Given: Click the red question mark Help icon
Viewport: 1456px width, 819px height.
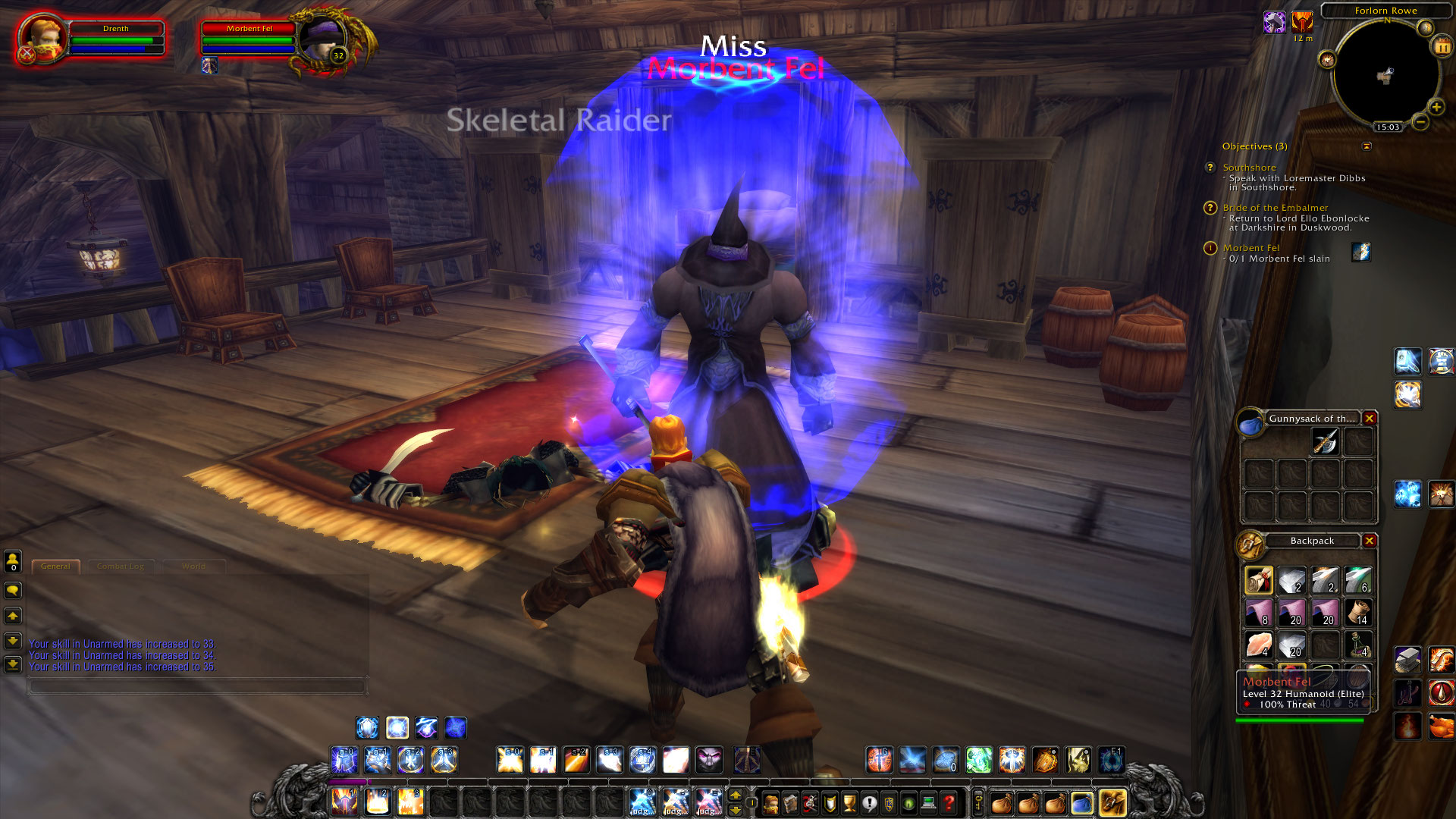Looking at the screenshot, I should (949, 802).
